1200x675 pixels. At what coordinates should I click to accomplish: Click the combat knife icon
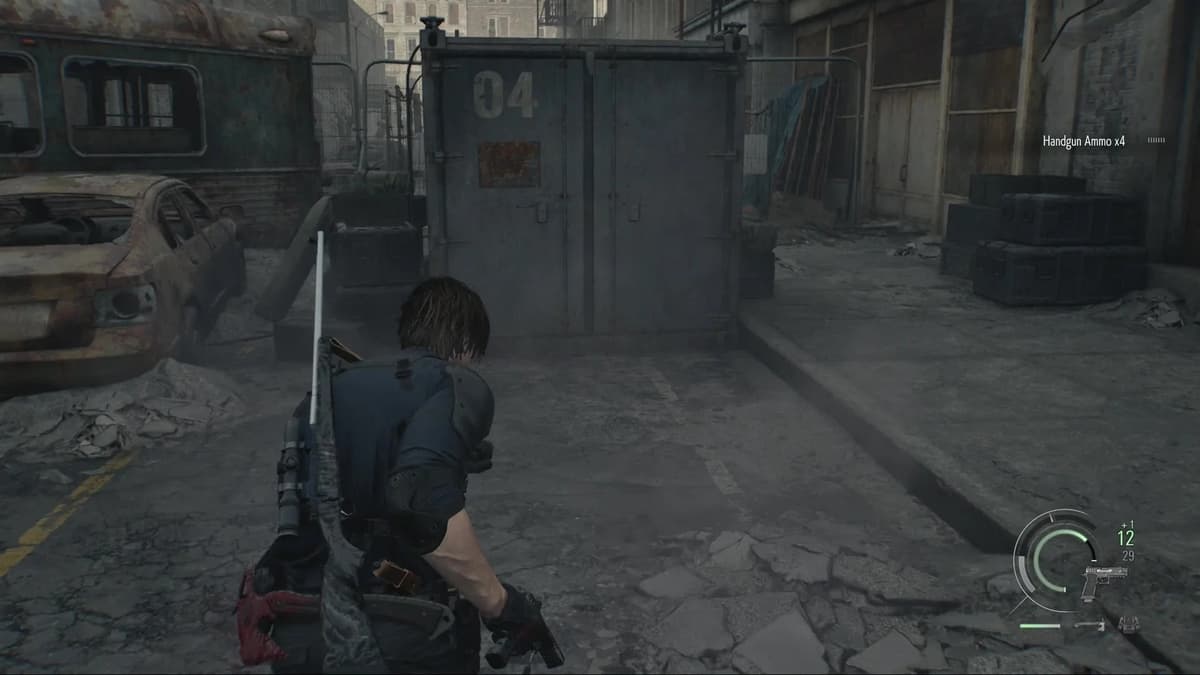(1089, 626)
